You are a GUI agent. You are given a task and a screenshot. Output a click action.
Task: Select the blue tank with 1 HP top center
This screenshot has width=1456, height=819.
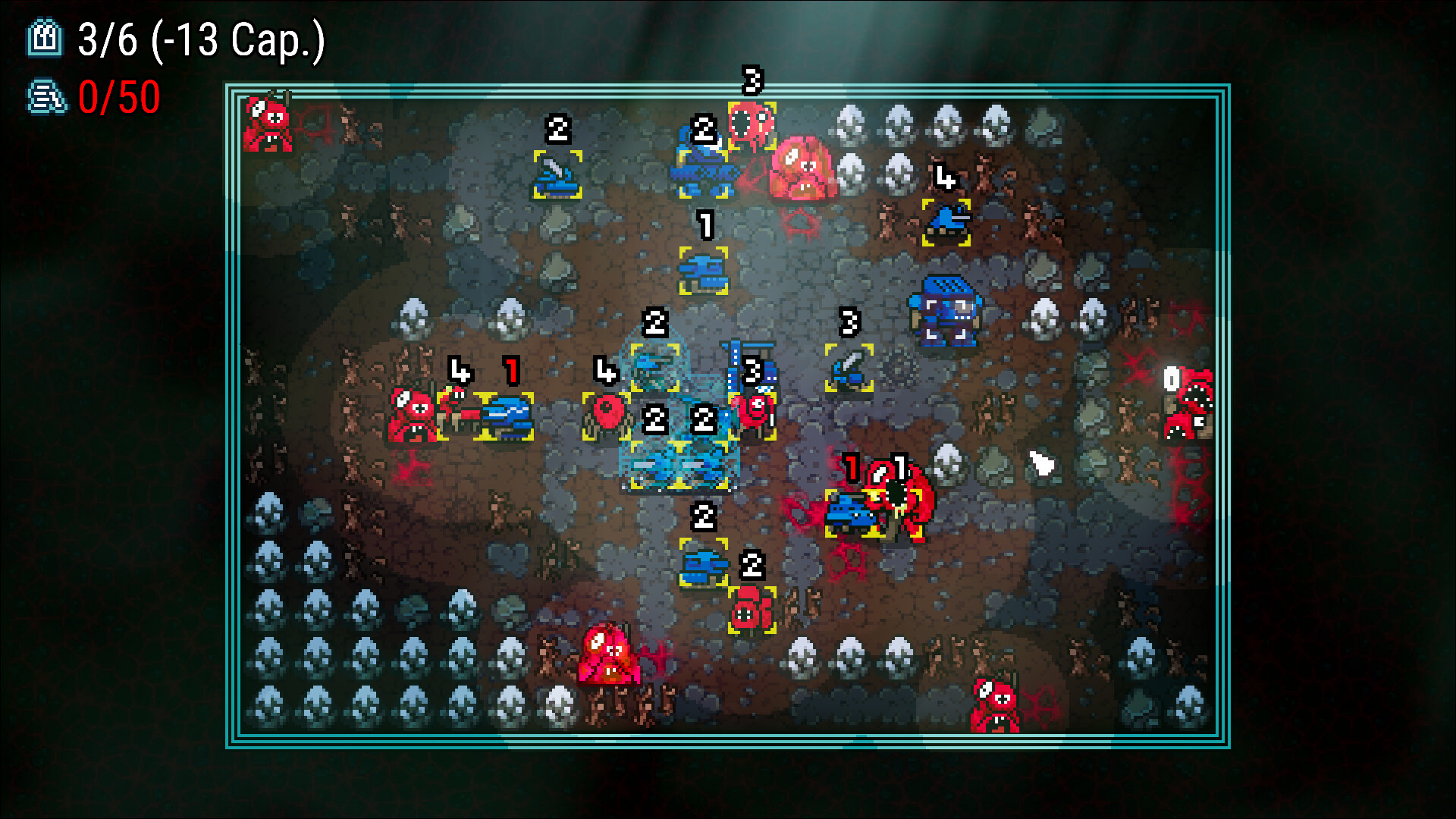coord(704,273)
